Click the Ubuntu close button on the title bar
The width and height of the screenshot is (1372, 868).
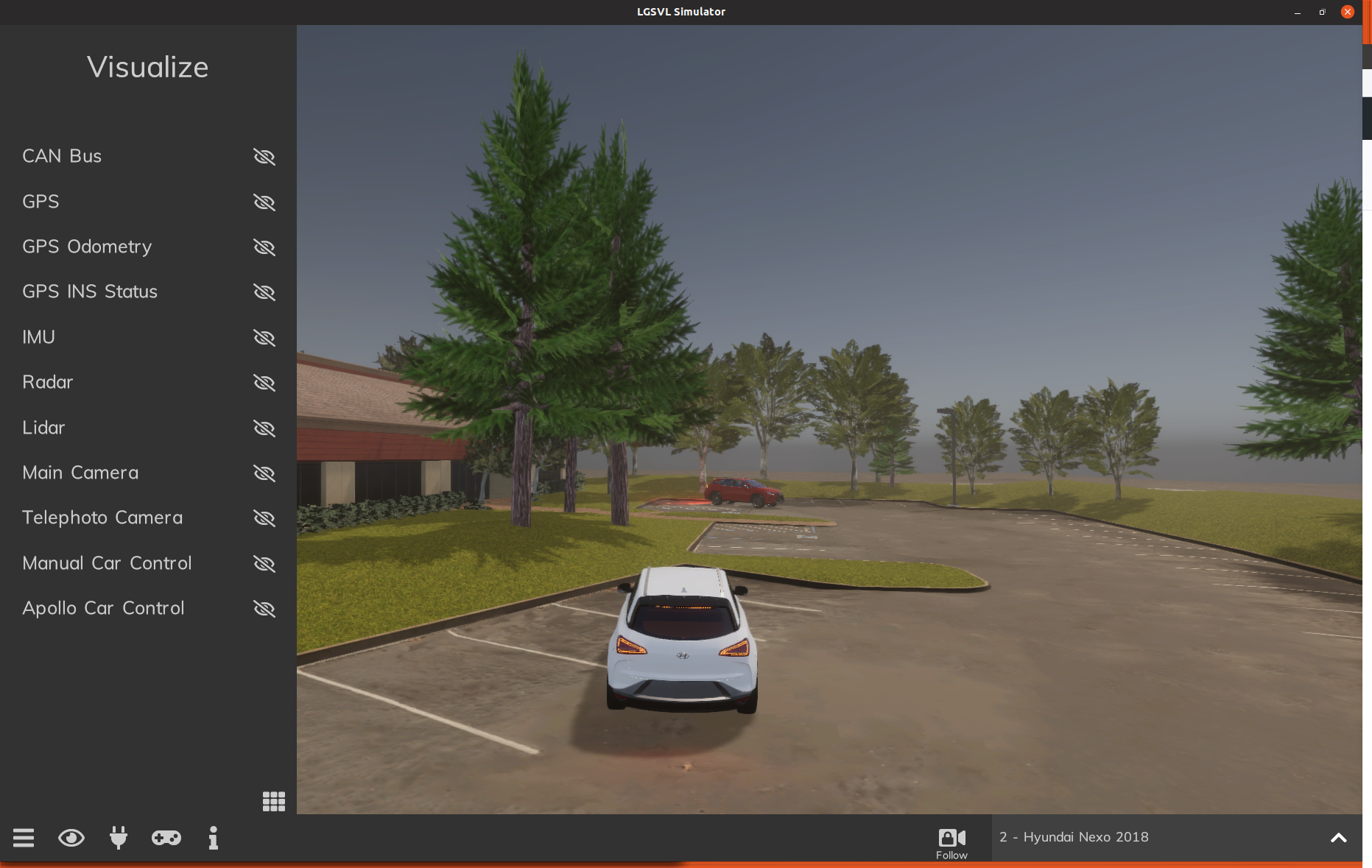coord(1348,12)
